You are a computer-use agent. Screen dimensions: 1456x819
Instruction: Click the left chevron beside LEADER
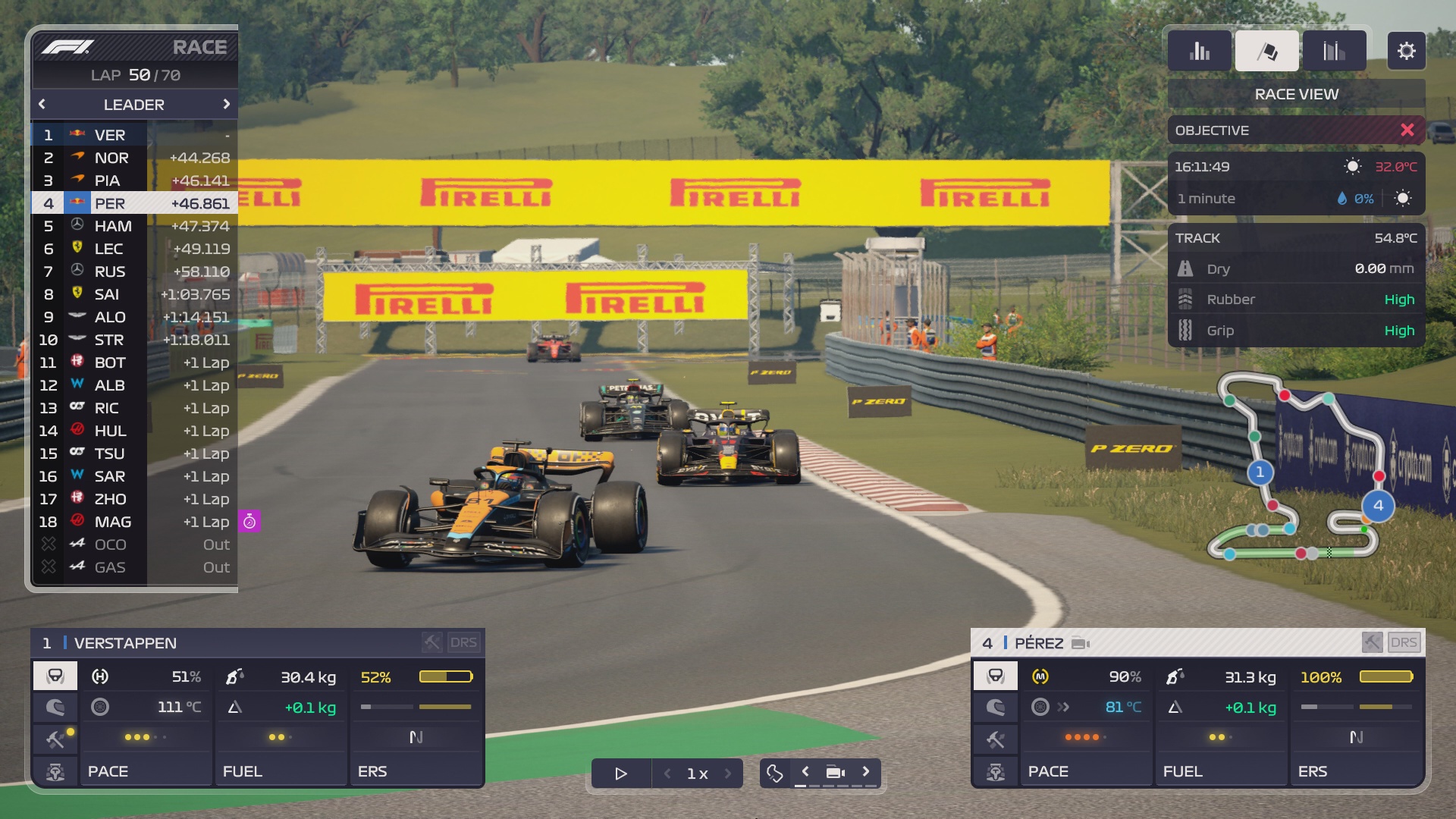click(41, 104)
